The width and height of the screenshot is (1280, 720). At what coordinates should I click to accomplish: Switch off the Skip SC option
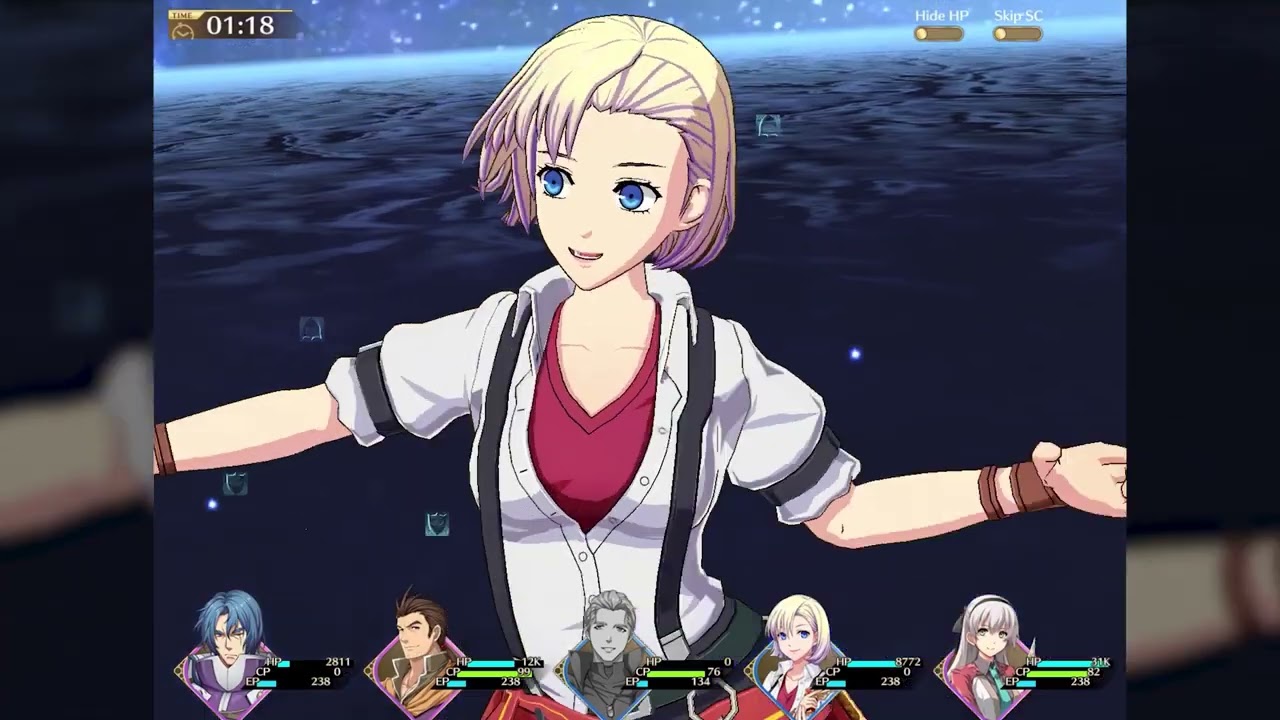pos(1016,32)
